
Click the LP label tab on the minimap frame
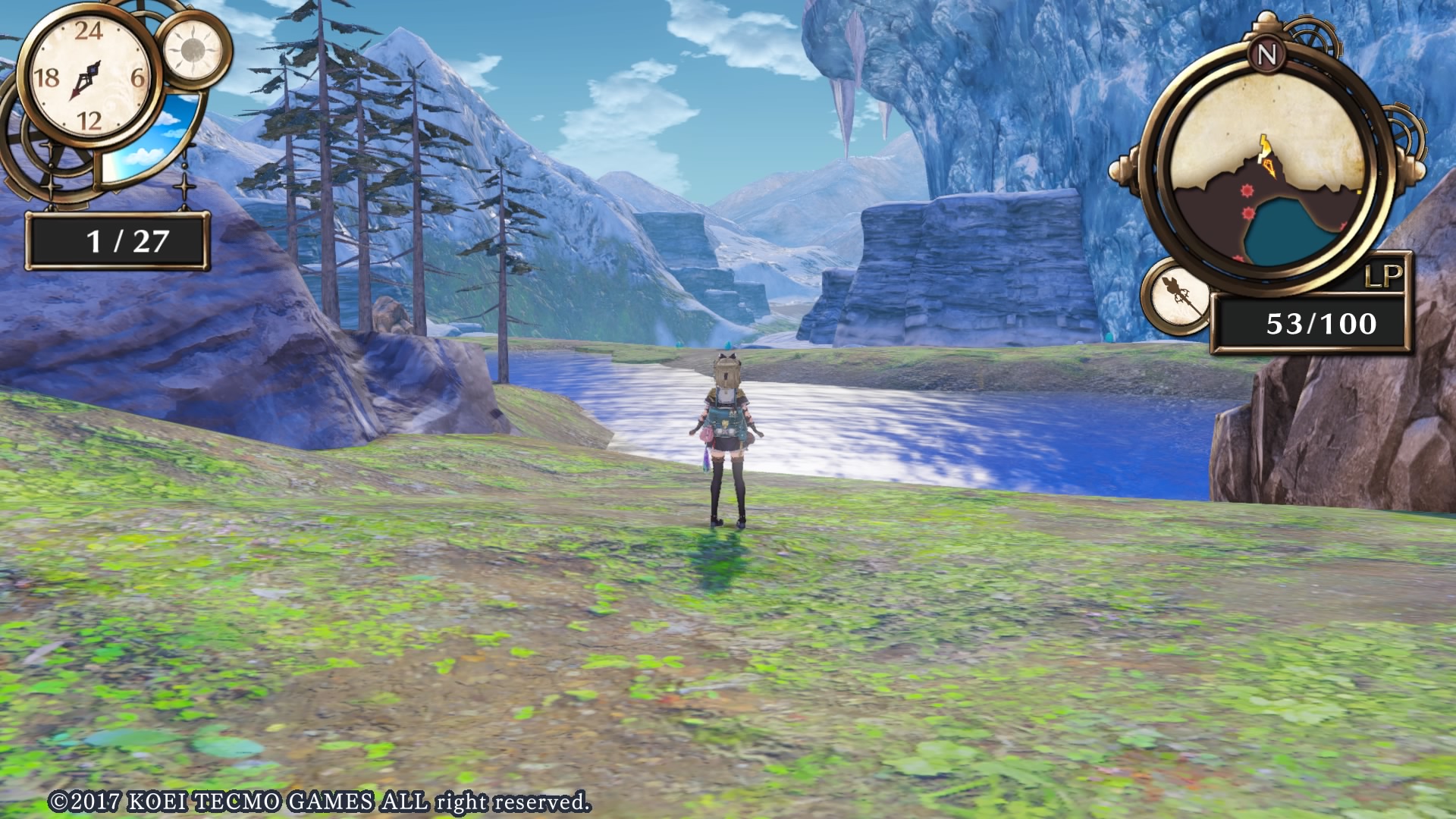[1385, 275]
